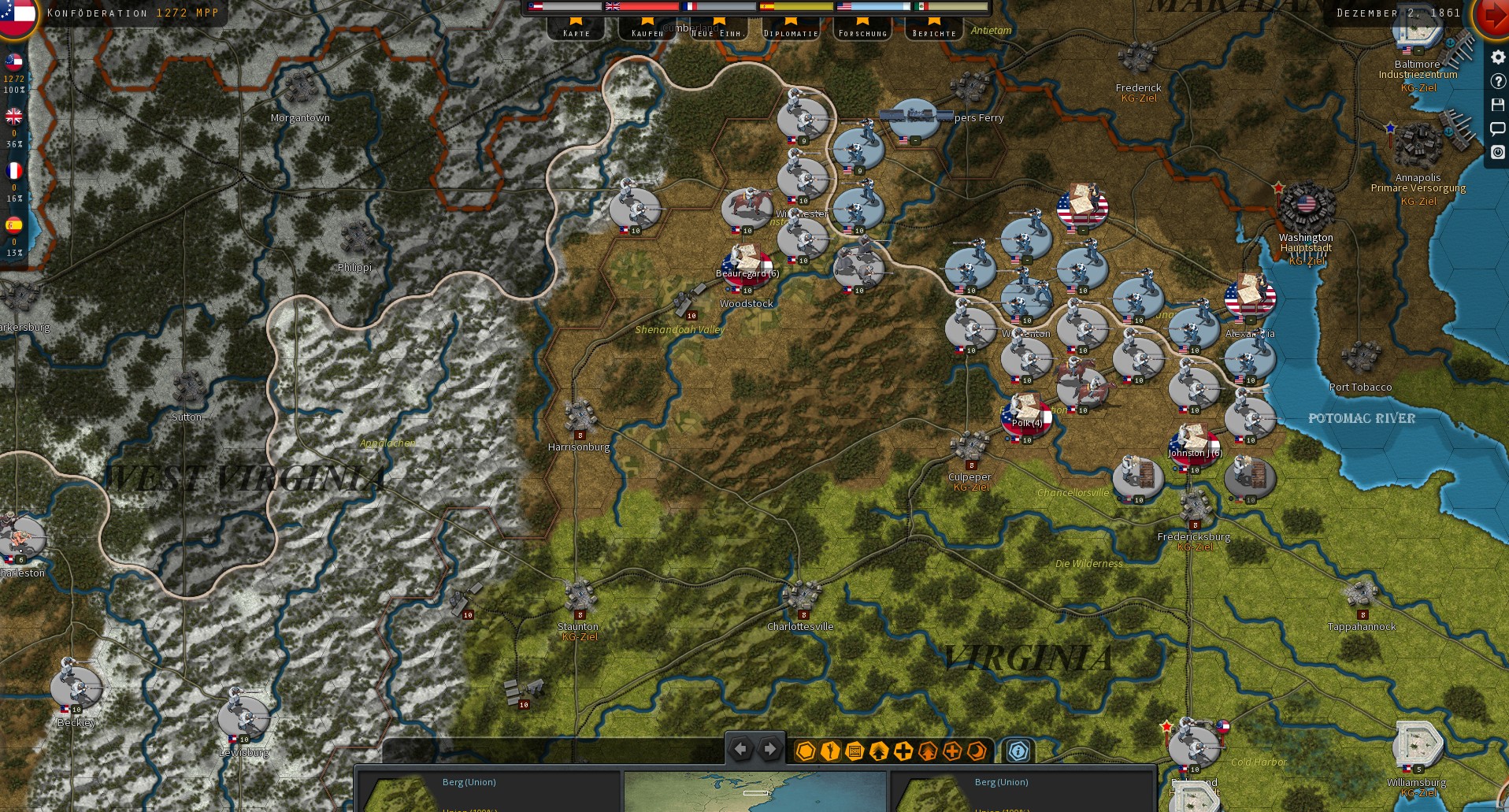Open the Diplomatie menu

tap(790, 33)
